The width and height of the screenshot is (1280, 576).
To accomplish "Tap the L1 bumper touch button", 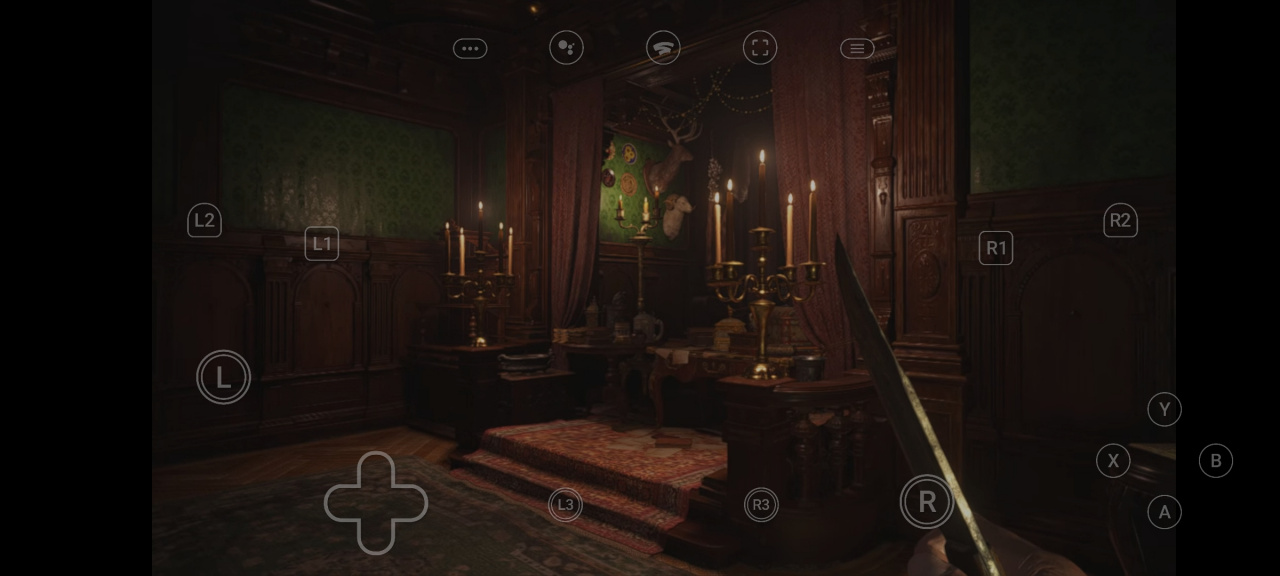I will pos(322,244).
